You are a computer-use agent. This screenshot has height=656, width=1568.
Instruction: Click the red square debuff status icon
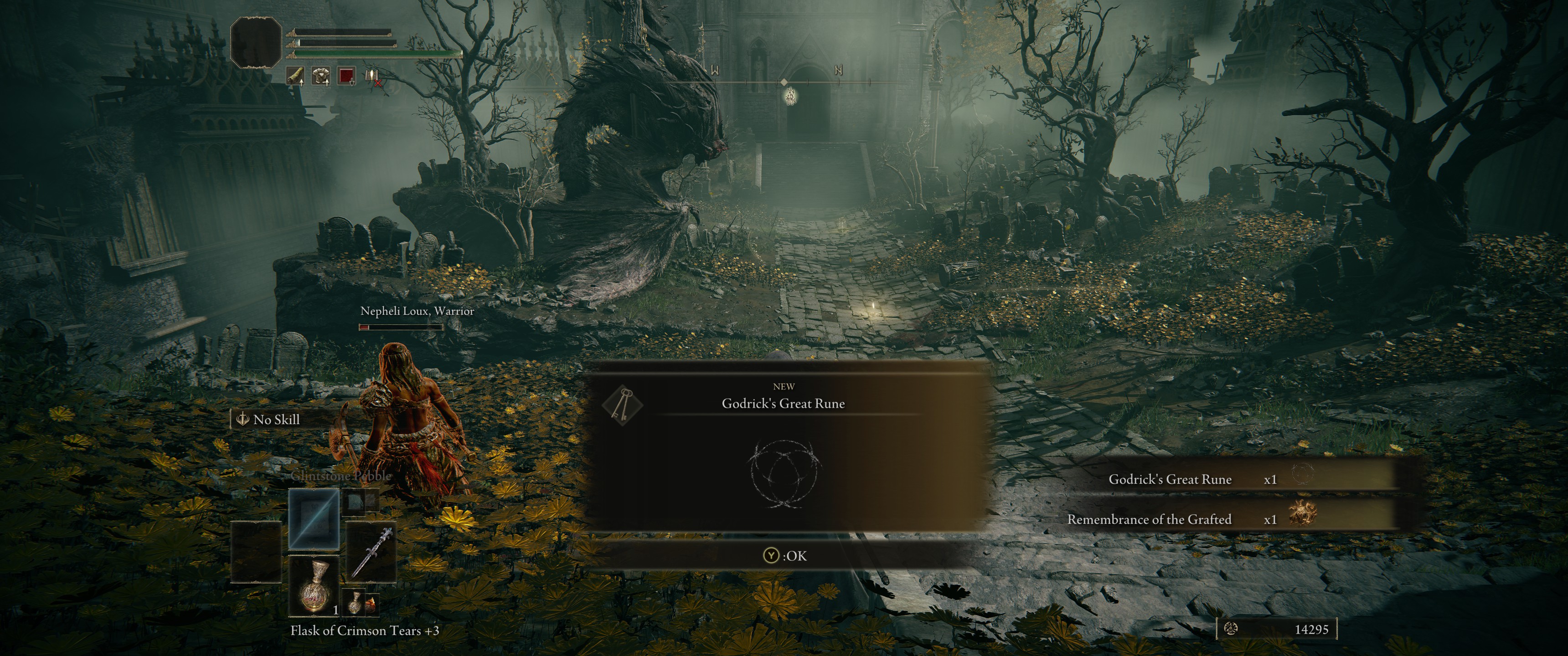point(346,76)
